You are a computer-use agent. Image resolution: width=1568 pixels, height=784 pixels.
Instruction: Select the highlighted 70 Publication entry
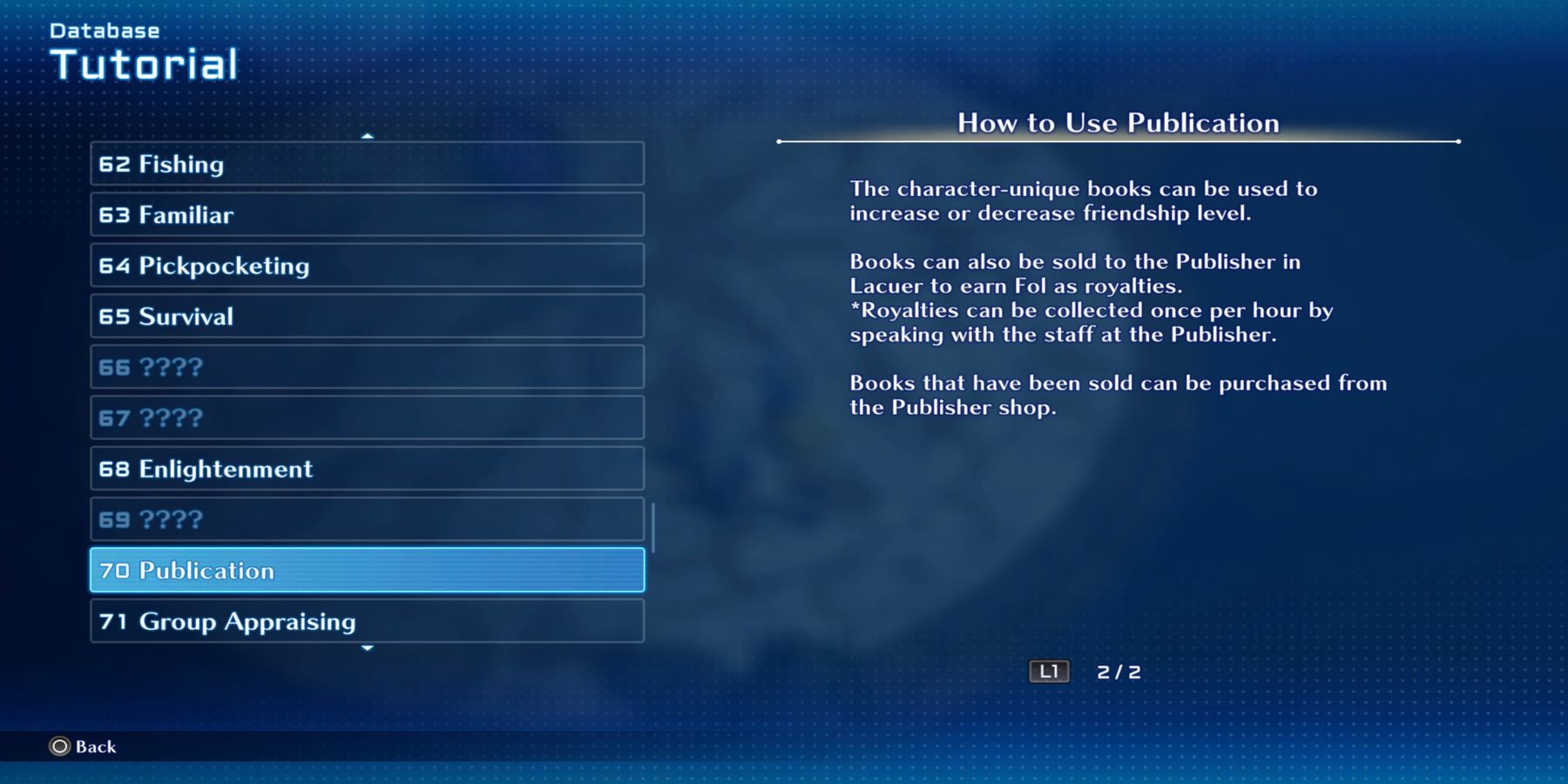coord(366,571)
